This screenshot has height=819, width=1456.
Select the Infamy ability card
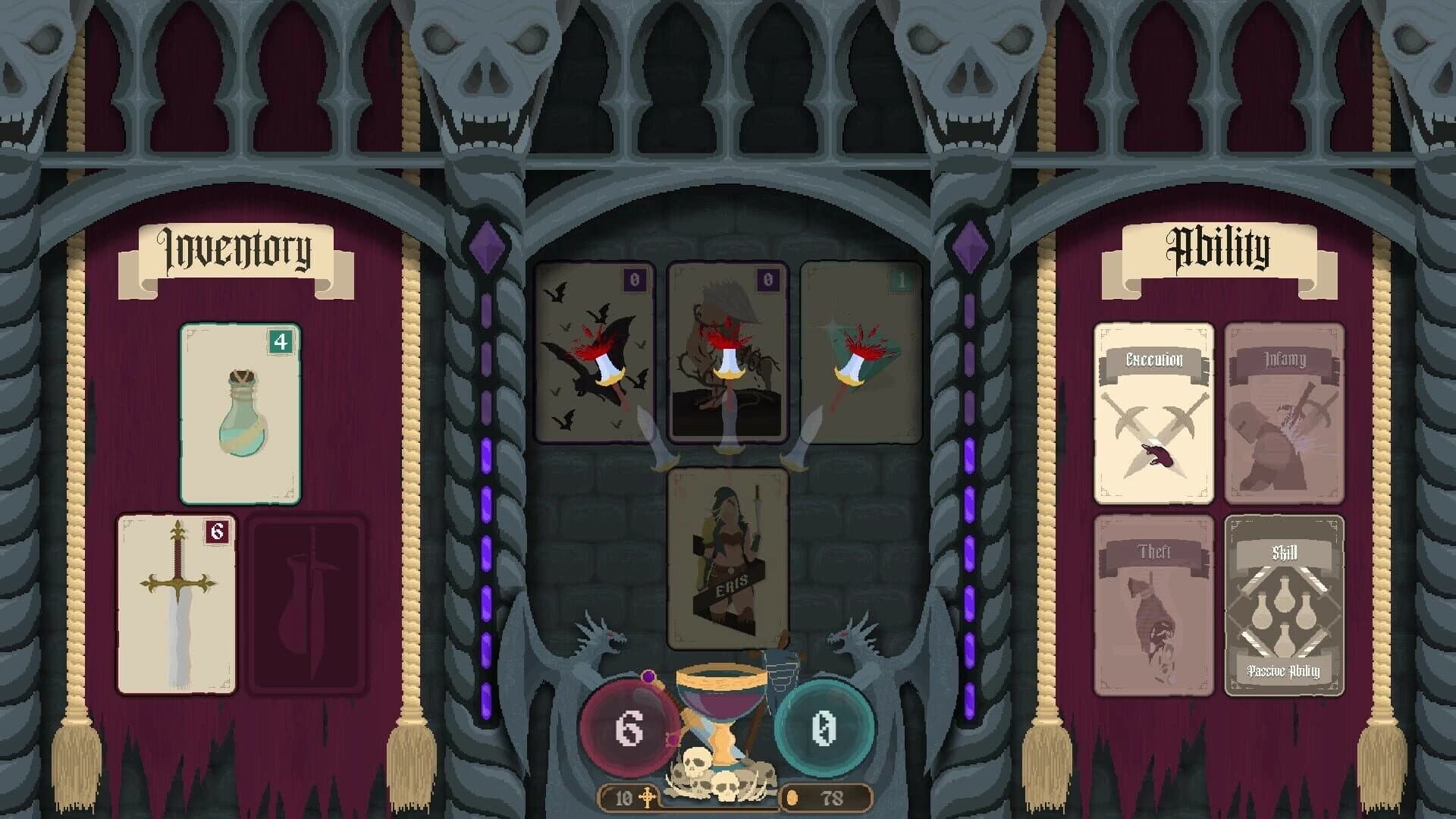coord(1284,413)
